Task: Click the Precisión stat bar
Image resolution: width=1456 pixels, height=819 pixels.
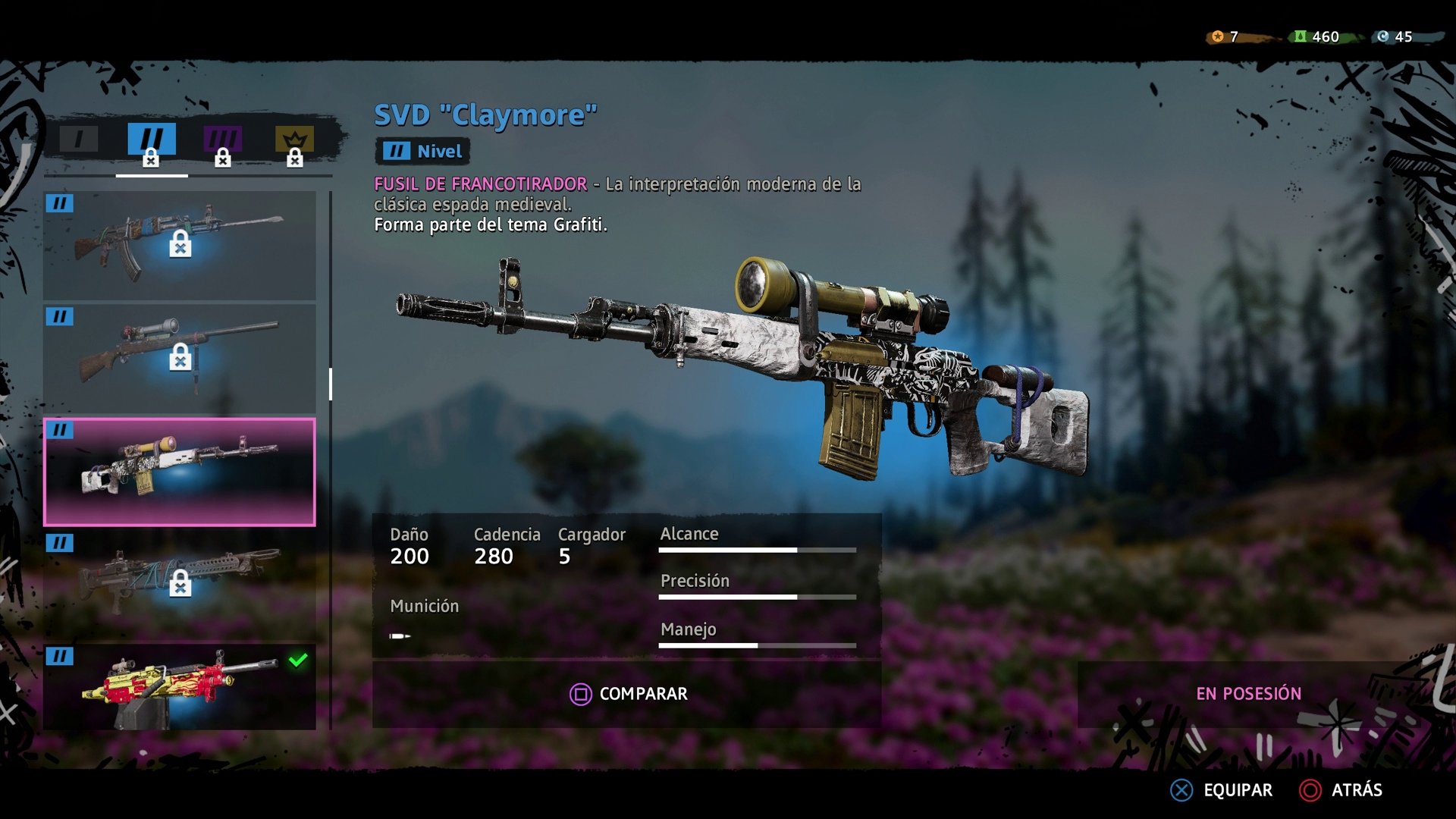Action: tap(758, 598)
